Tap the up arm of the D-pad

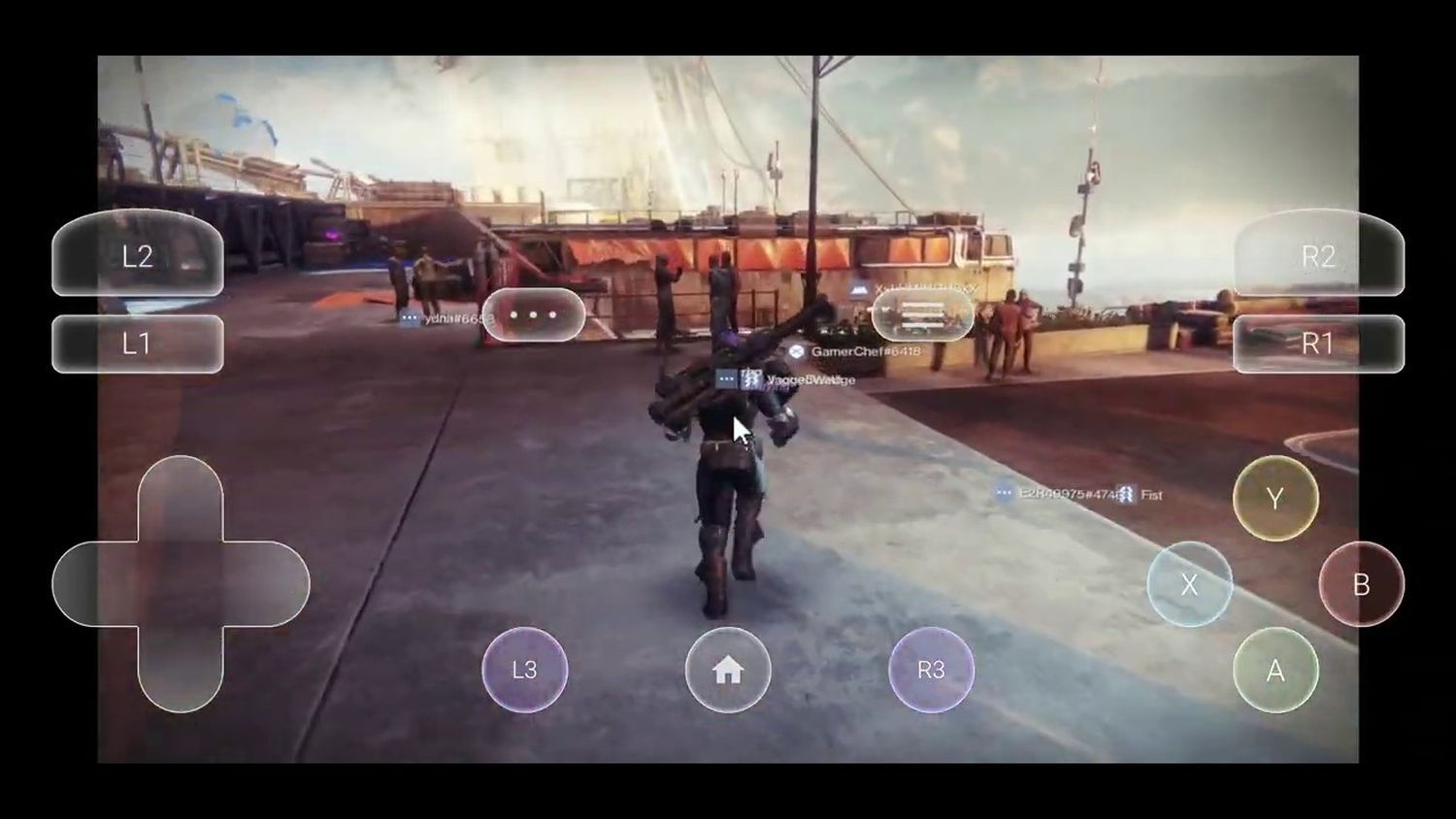[181, 500]
